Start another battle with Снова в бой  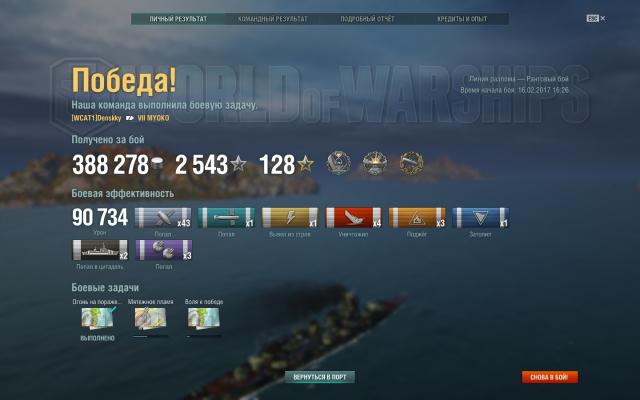pyautogui.click(x=549, y=377)
